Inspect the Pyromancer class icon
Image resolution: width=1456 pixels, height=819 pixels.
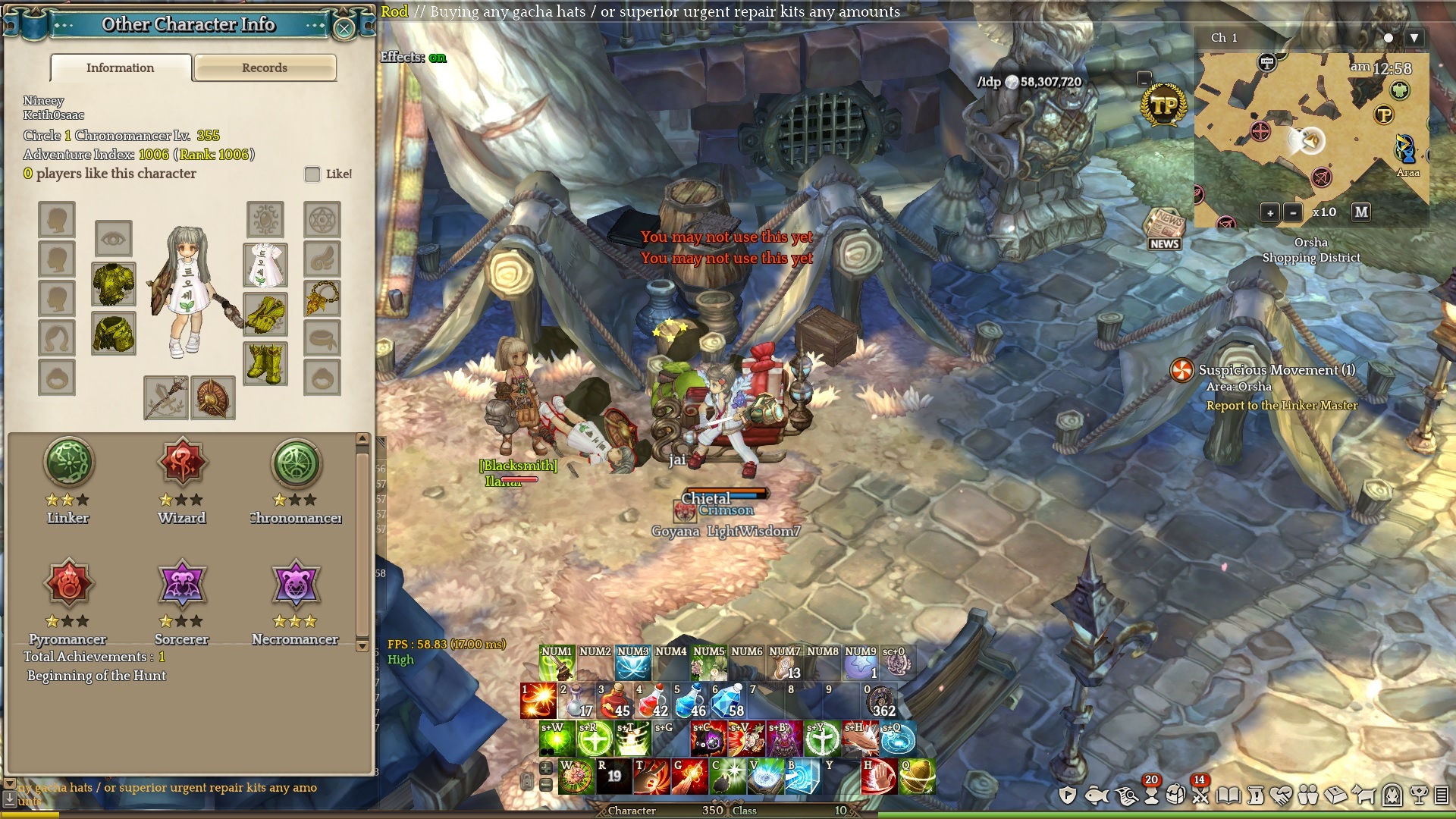coord(68,585)
